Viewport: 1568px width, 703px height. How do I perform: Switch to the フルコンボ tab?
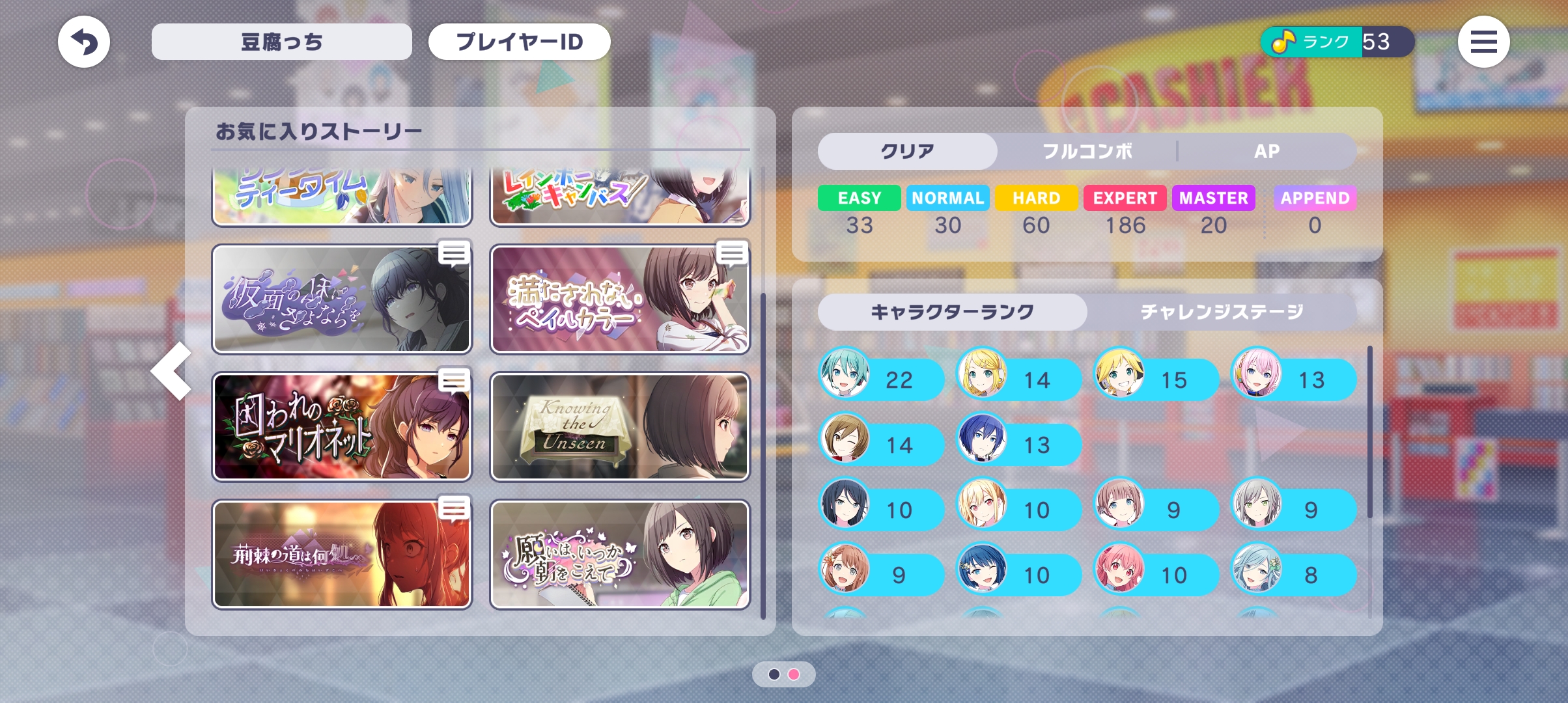1087,152
